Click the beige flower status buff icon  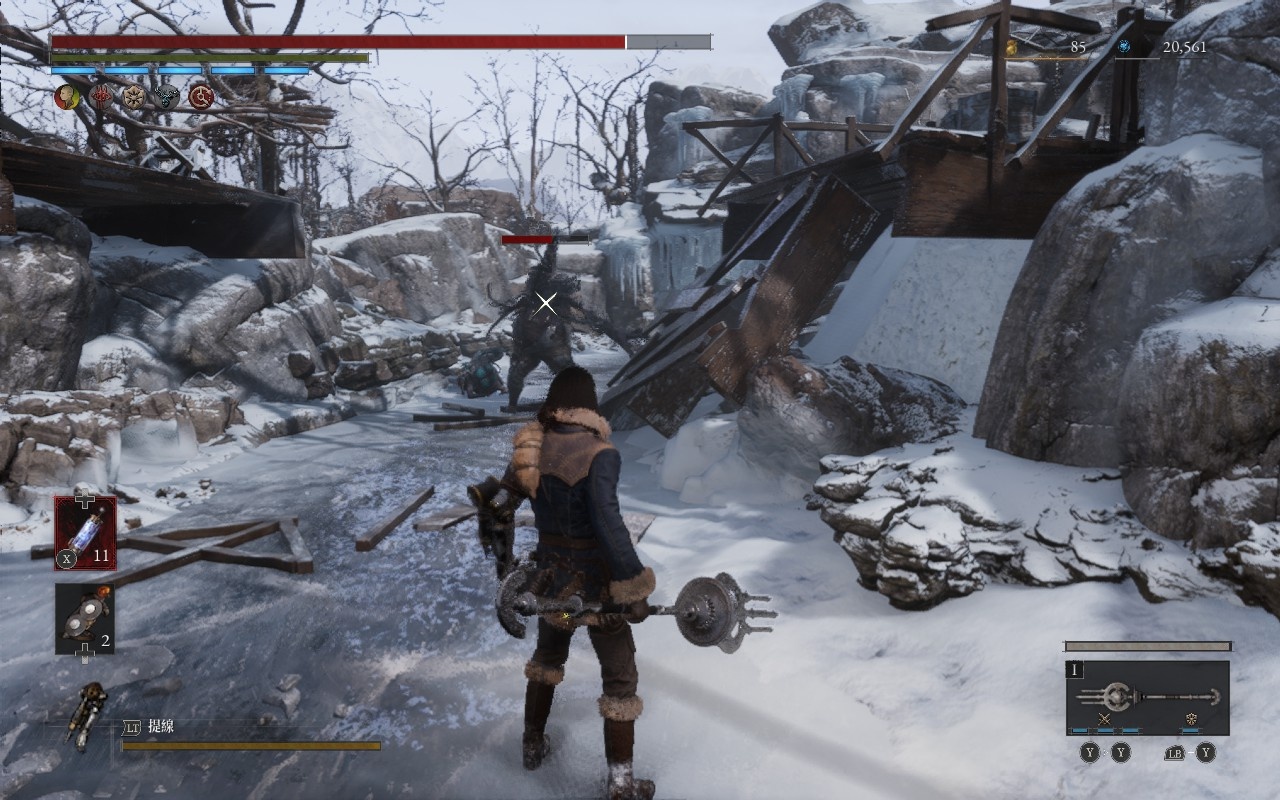tap(134, 96)
